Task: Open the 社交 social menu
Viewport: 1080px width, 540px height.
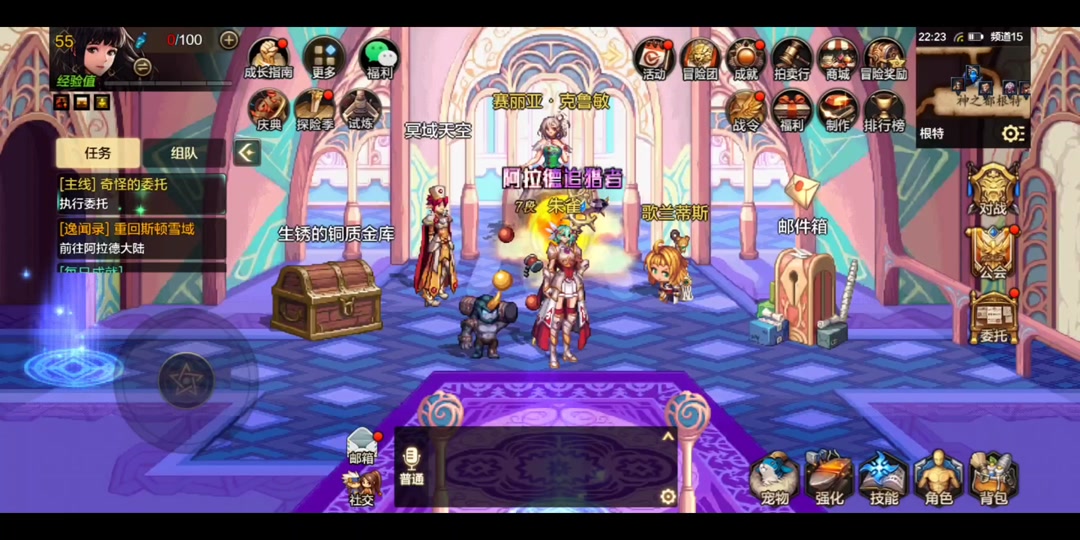Action: pyautogui.click(x=362, y=486)
